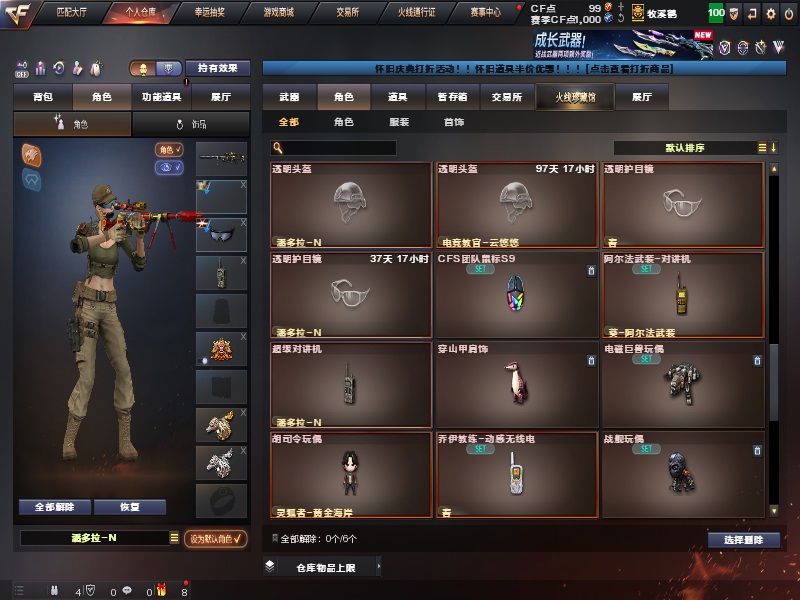800x600 pixels.
Task: Open the 赛事中心 tournament center
Action: [x=485, y=13]
